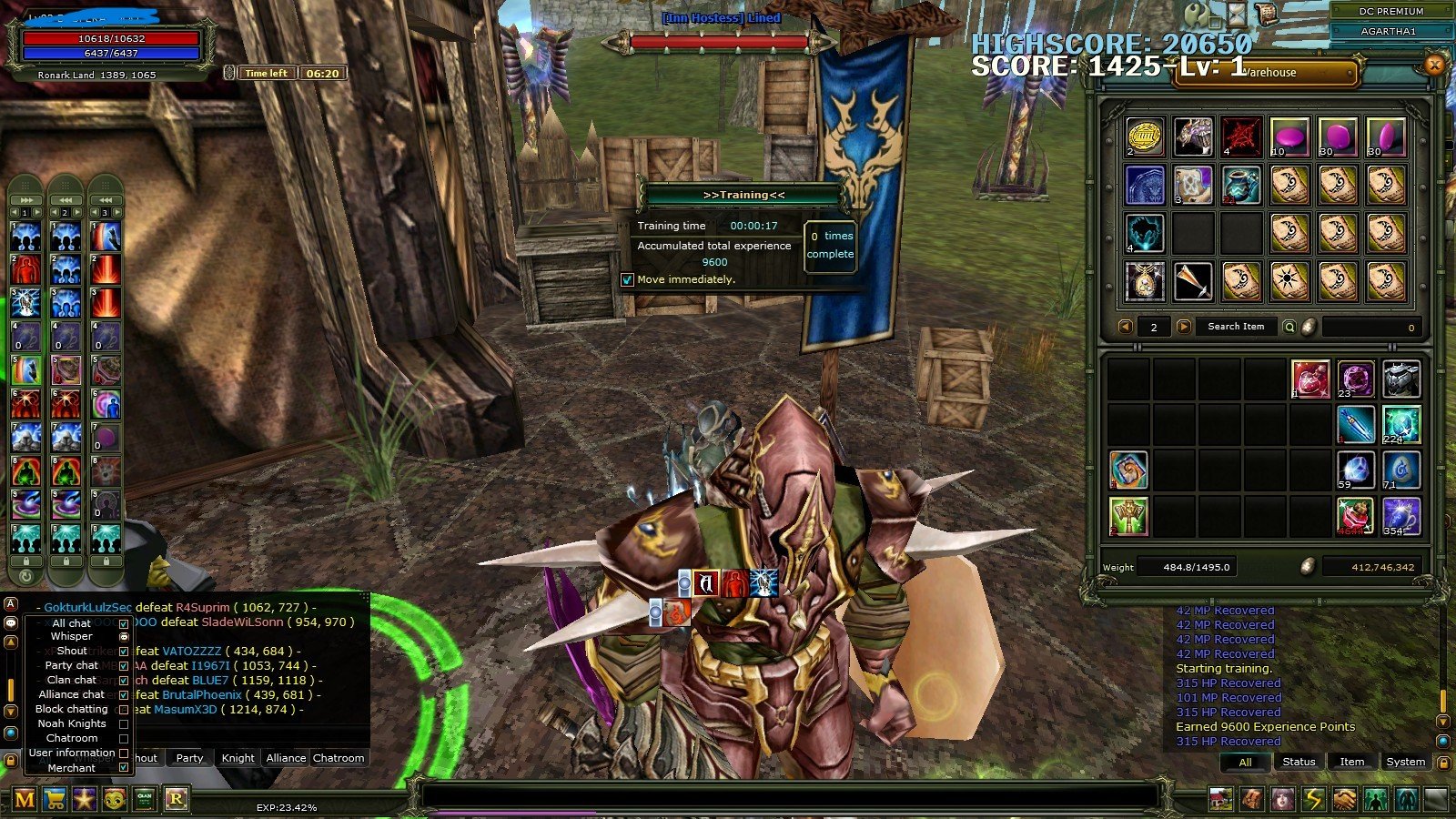Open the yellow lightning bolt skill menu
Image resolution: width=1456 pixels, height=819 pixels.
[1313, 799]
